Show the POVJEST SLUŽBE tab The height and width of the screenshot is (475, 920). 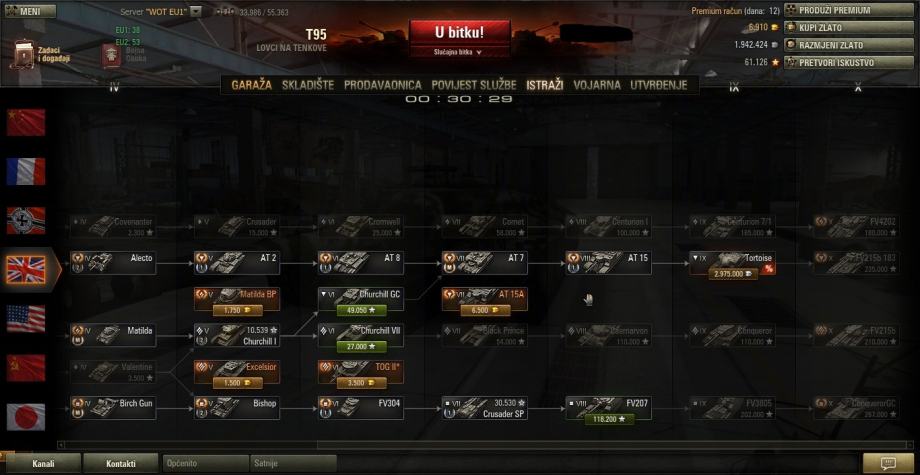[476, 86]
